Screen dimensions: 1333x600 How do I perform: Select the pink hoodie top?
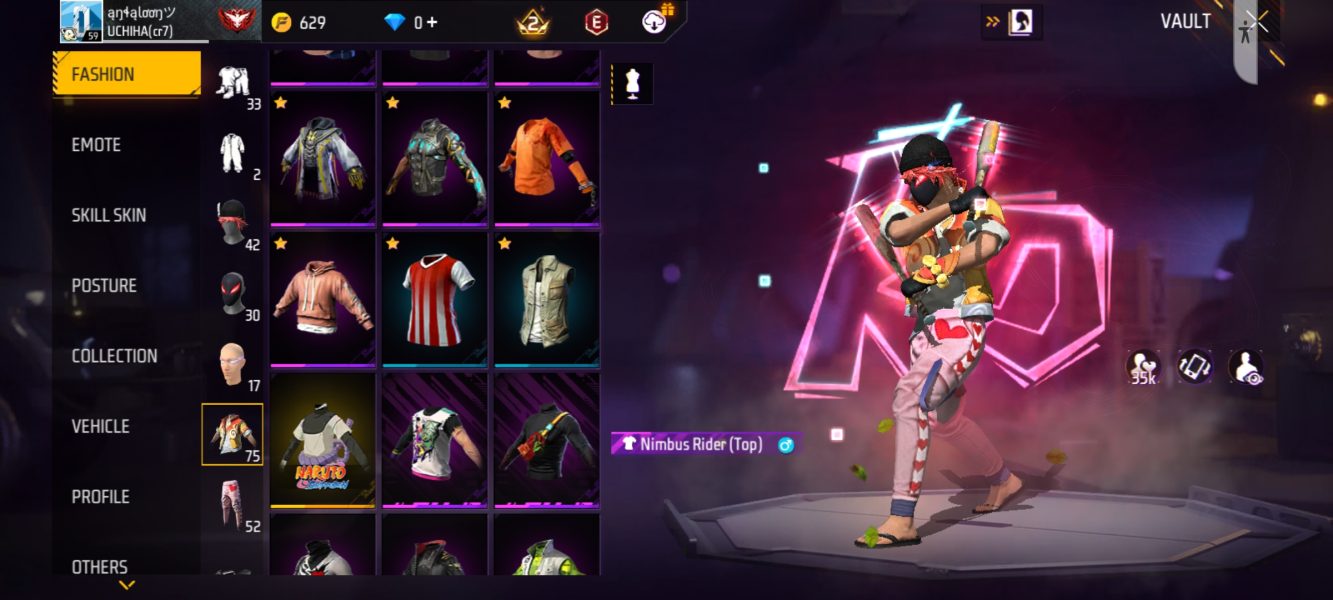(322, 299)
